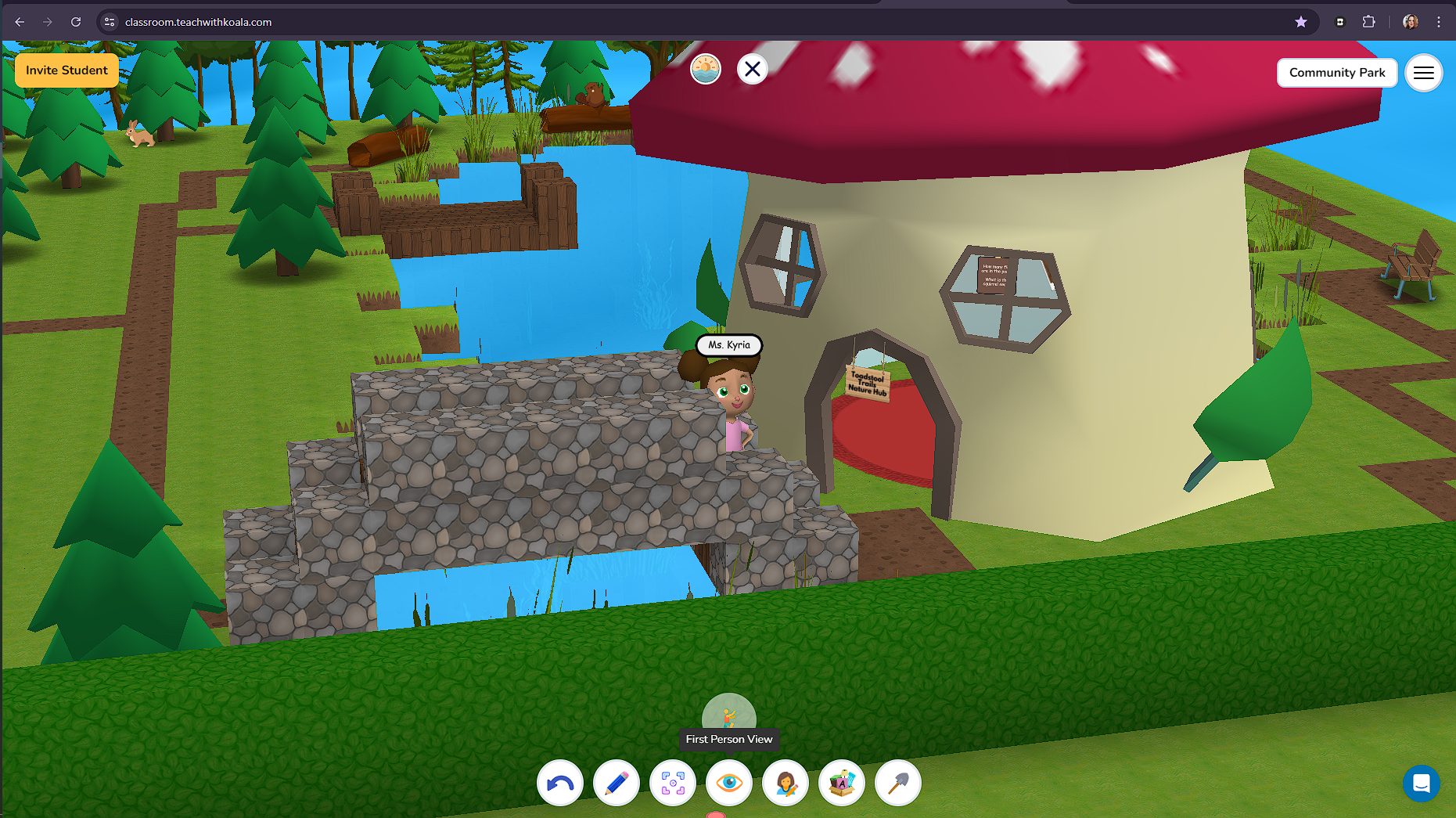The image size is (1456, 818).
Task: Open the avatar customization tool
Action: (786, 783)
